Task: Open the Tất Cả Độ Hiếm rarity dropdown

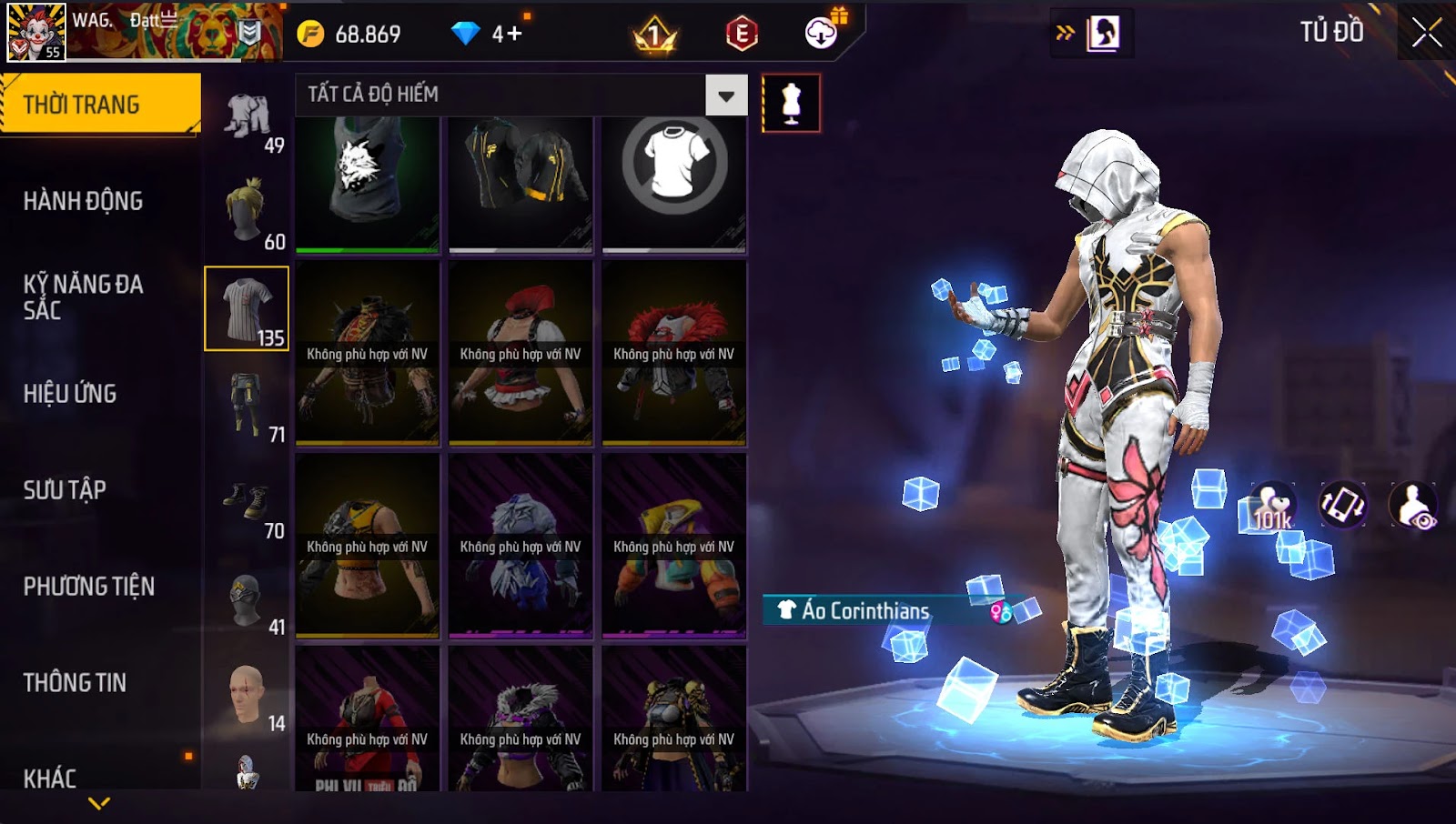Action: coord(726,95)
